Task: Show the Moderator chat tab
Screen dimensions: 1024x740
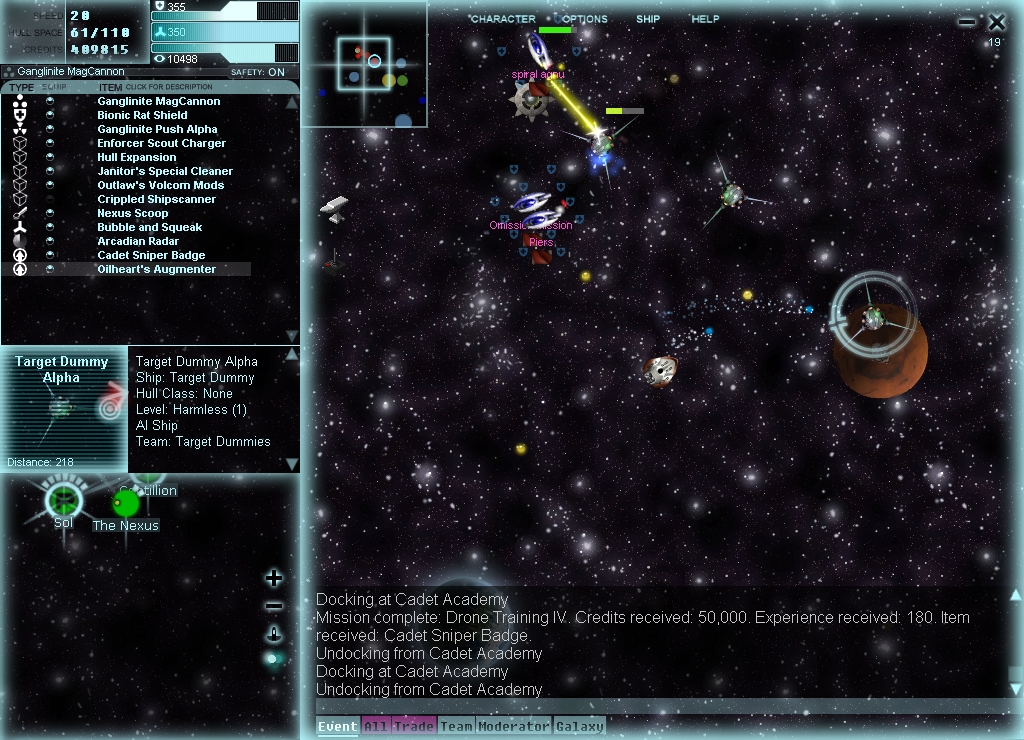Action: click(x=513, y=727)
